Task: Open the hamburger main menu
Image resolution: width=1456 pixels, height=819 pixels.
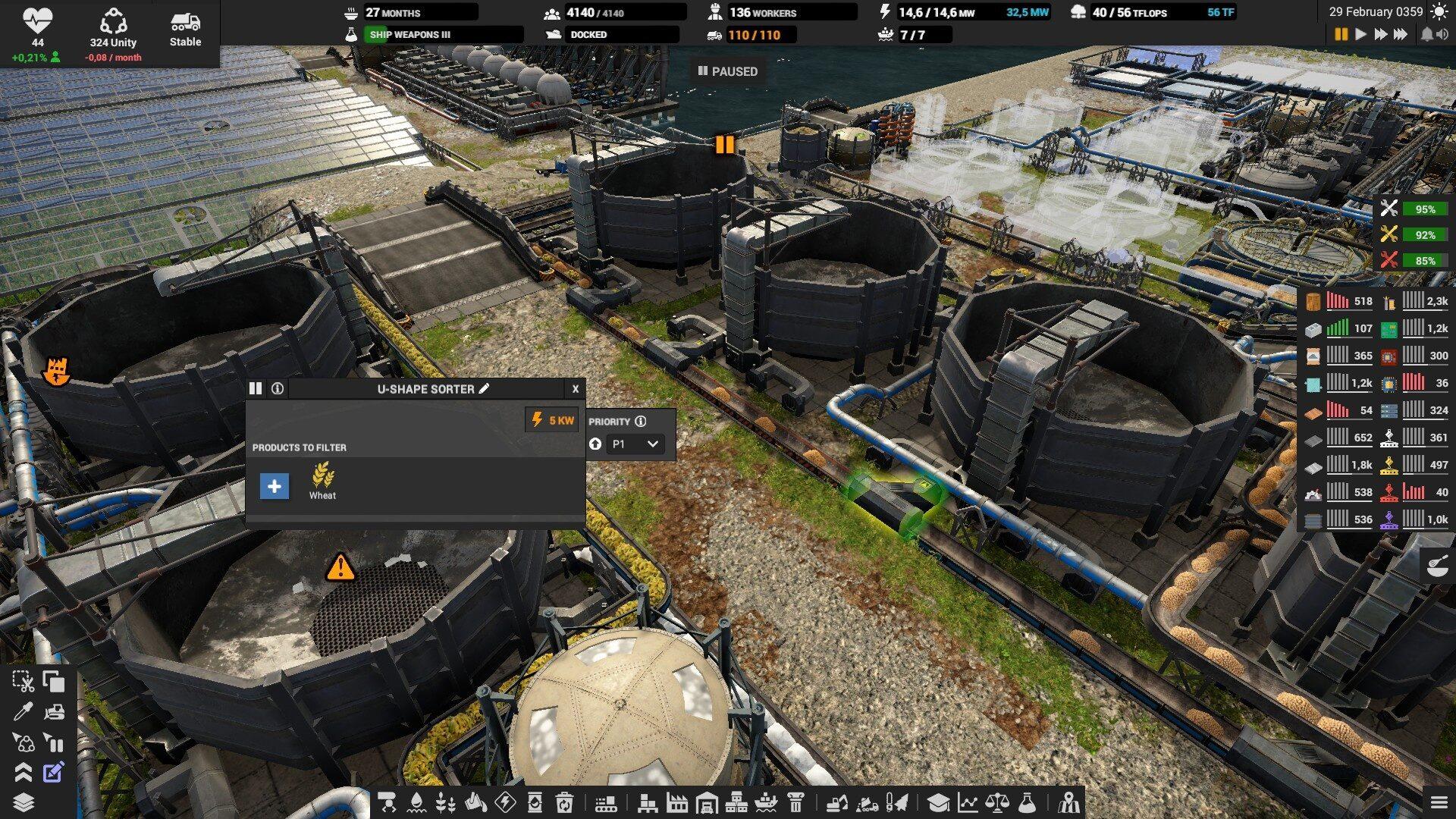Action: (x=1439, y=802)
